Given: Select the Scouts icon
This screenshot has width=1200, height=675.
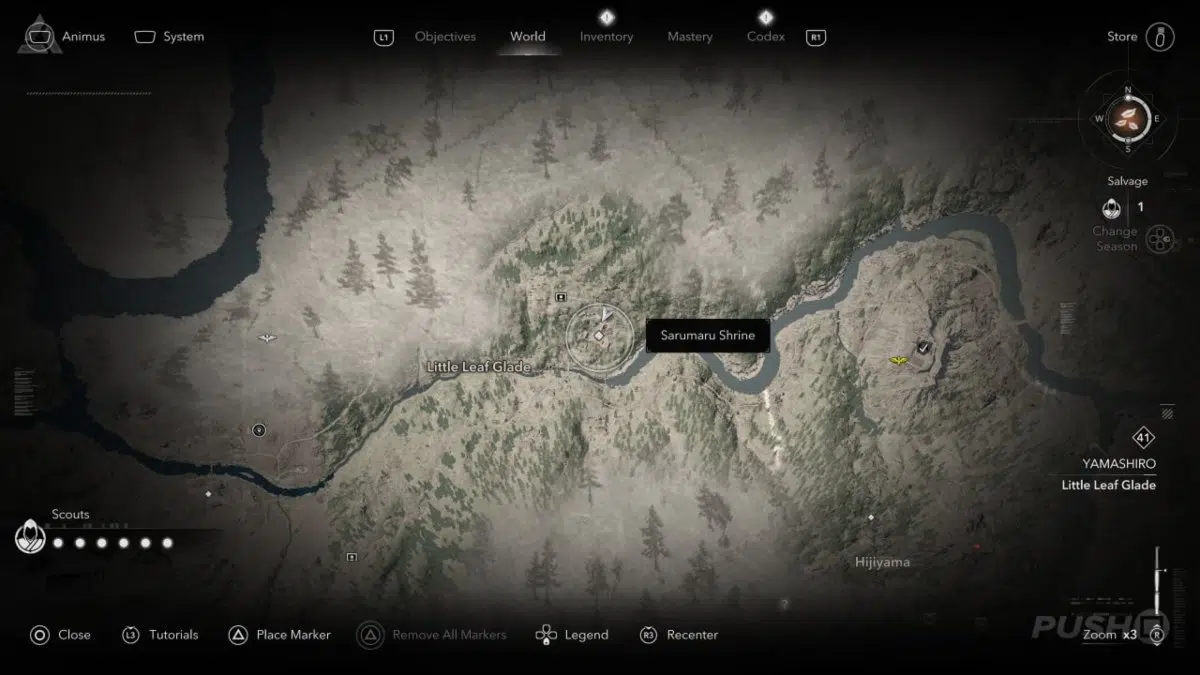Looking at the screenshot, I should [x=30, y=537].
